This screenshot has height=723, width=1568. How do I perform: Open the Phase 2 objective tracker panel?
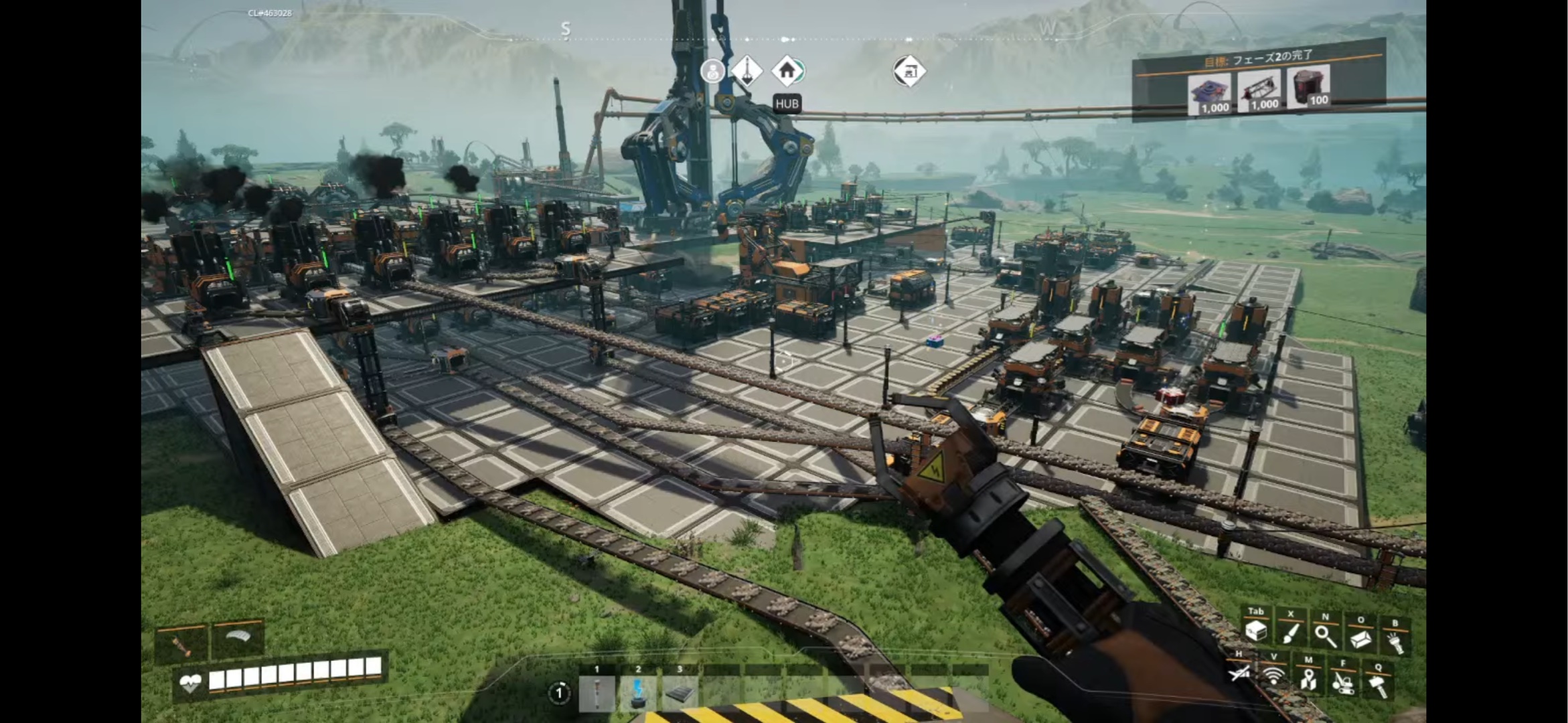click(x=1259, y=82)
